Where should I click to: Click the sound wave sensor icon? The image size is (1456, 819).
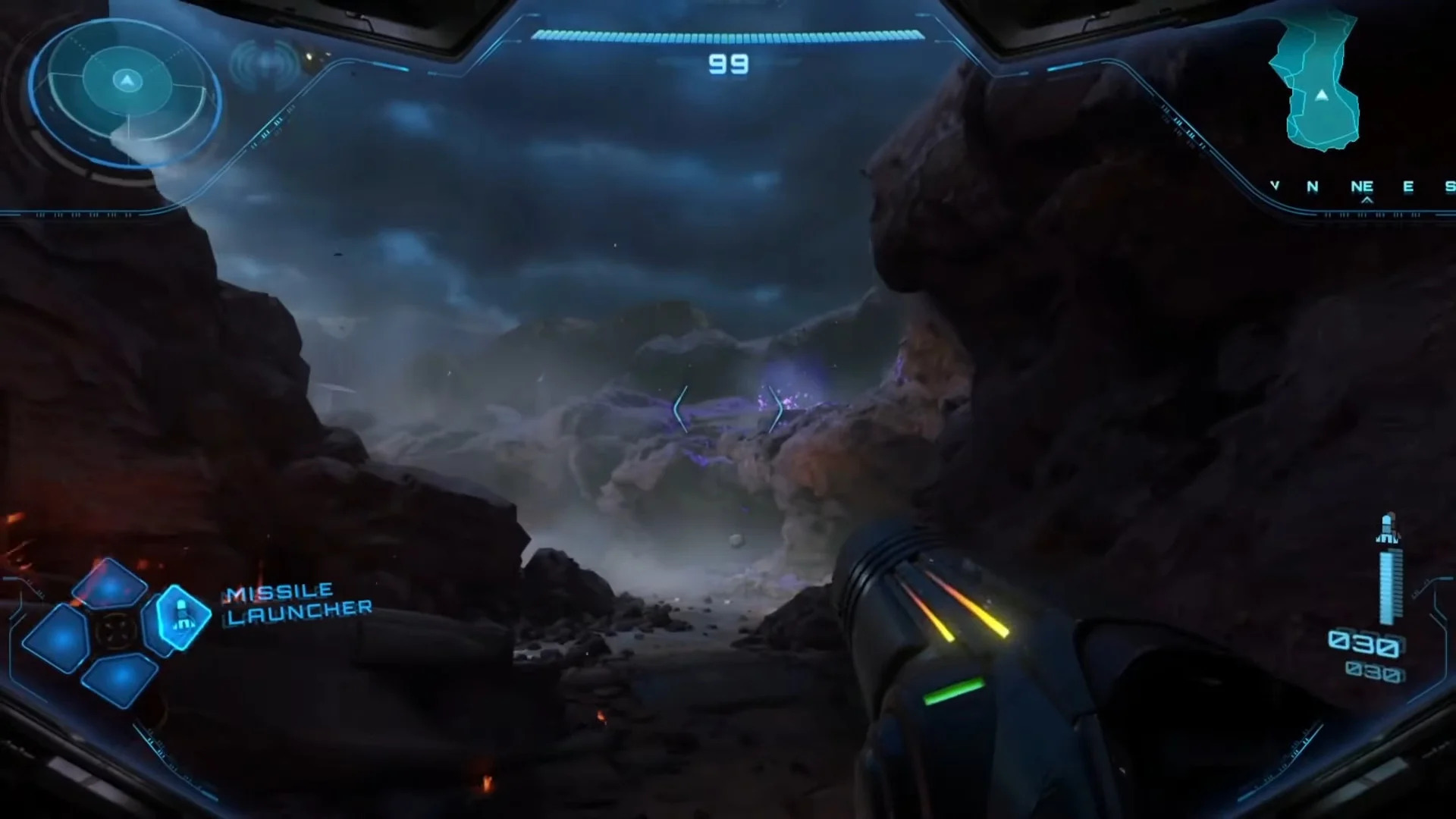[x=265, y=64]
